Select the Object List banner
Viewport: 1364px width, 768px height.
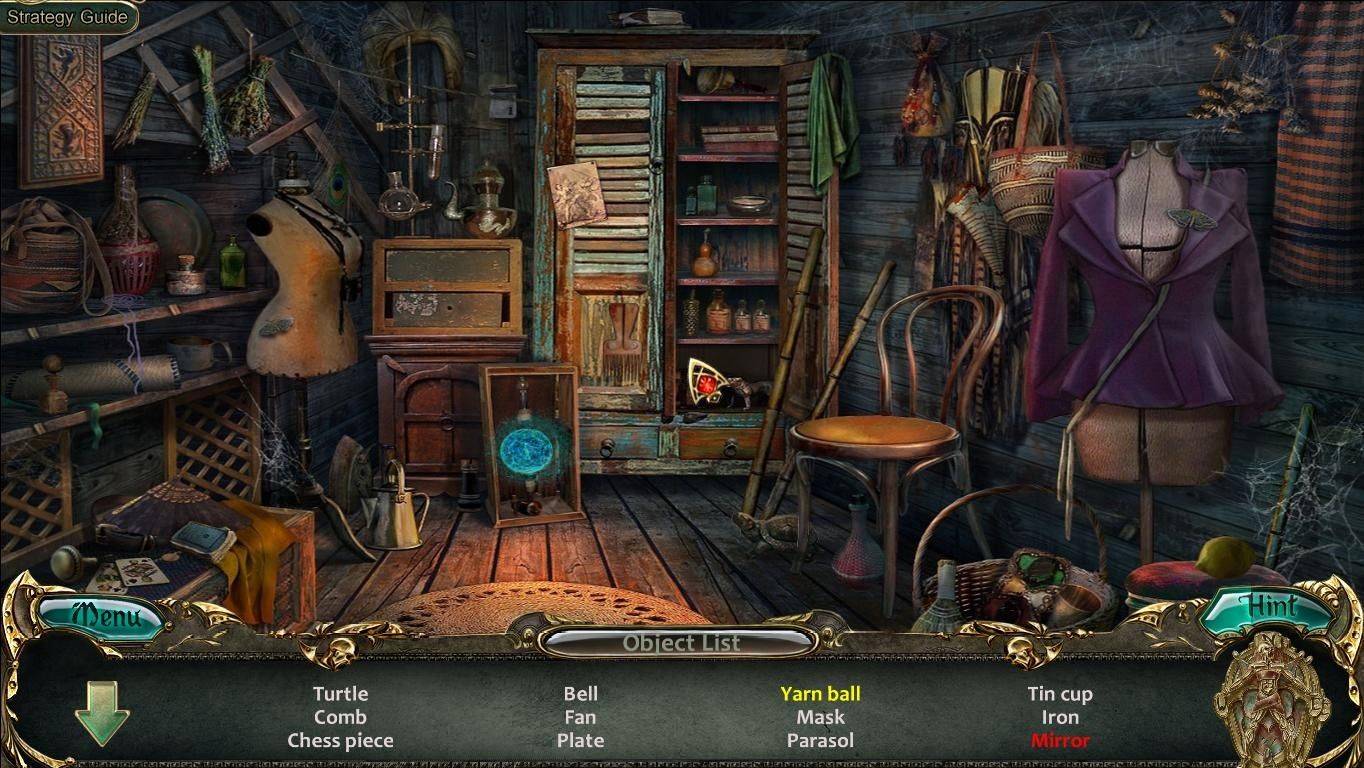[x=681, y=643]
